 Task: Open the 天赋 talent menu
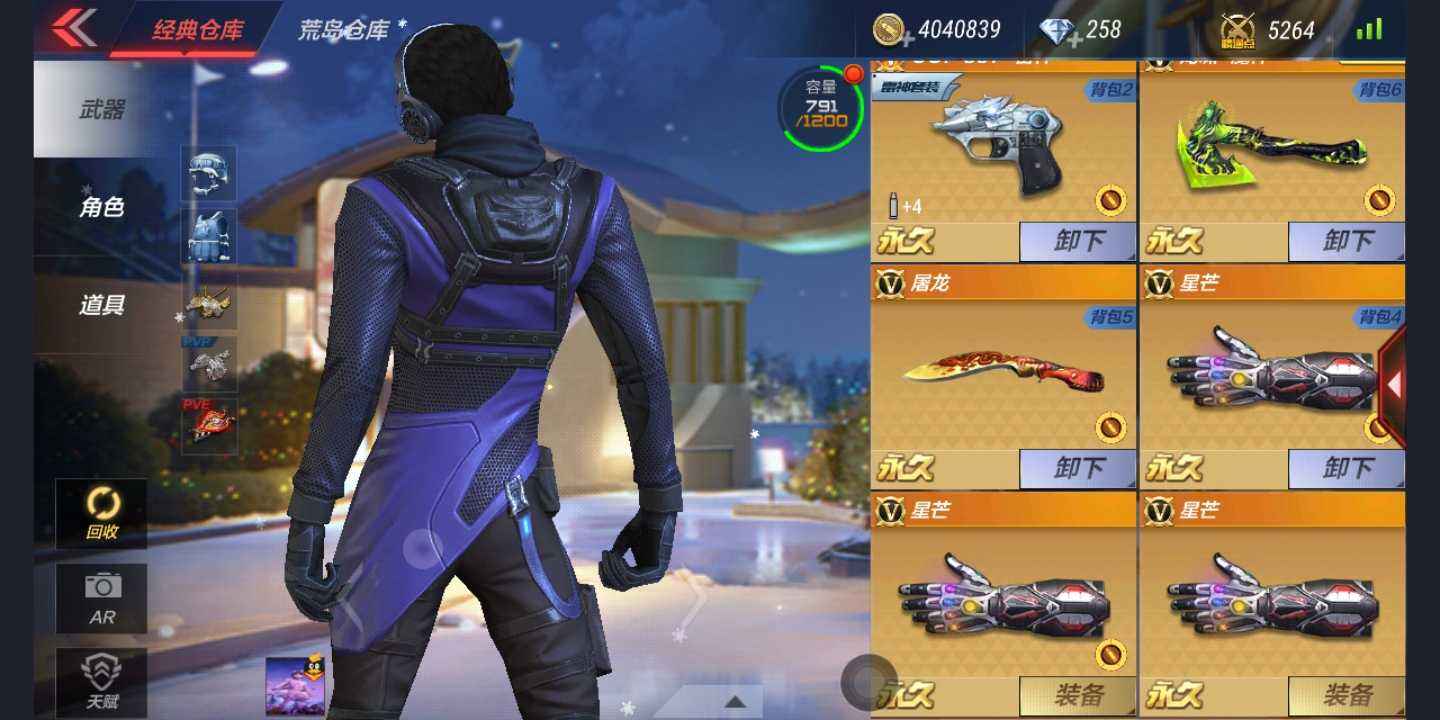(x=102, y=683)
